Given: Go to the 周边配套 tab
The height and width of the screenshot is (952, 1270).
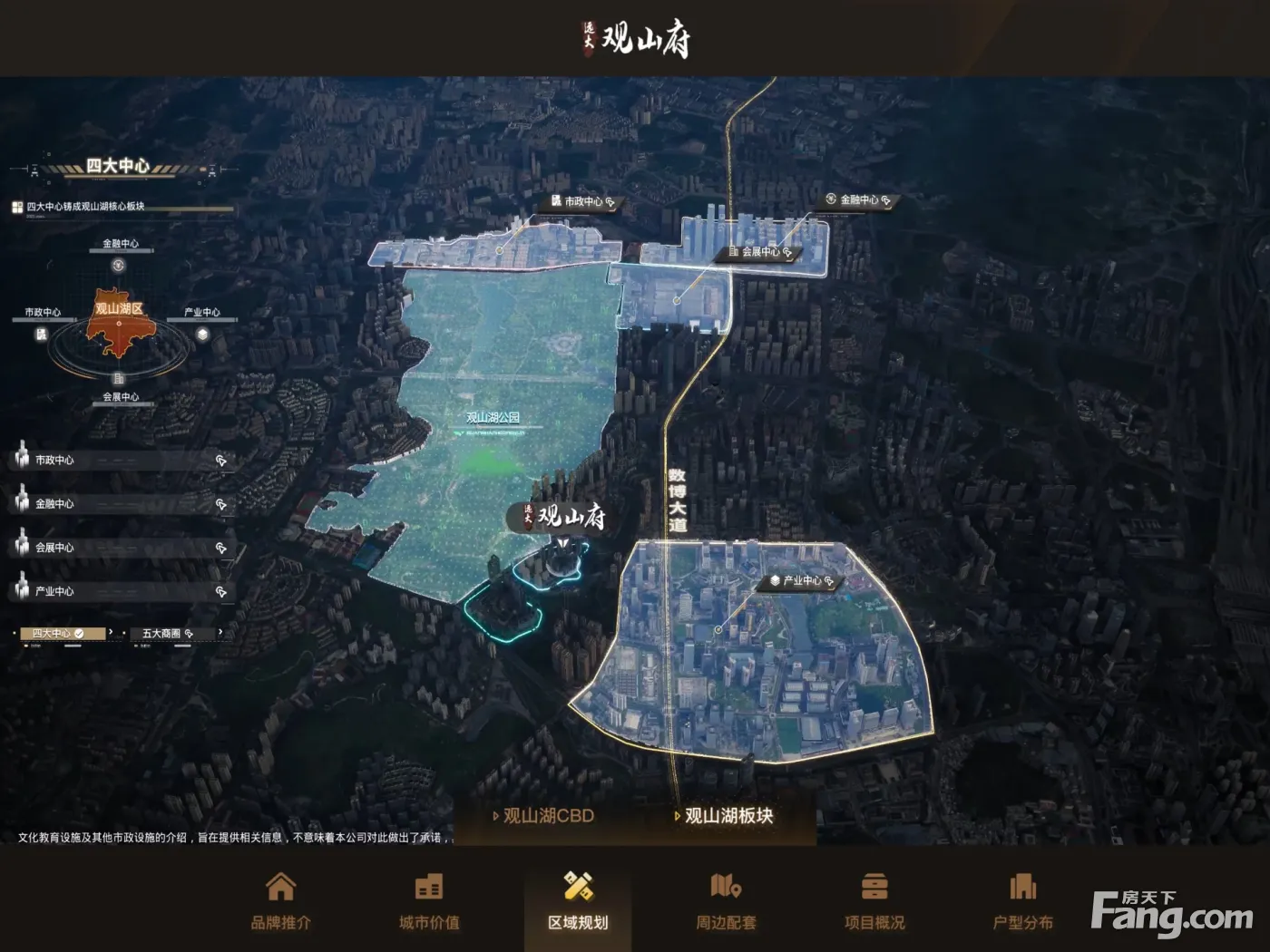Looking at the screenshot, I should pyautogui.click(x=726, y=901).
